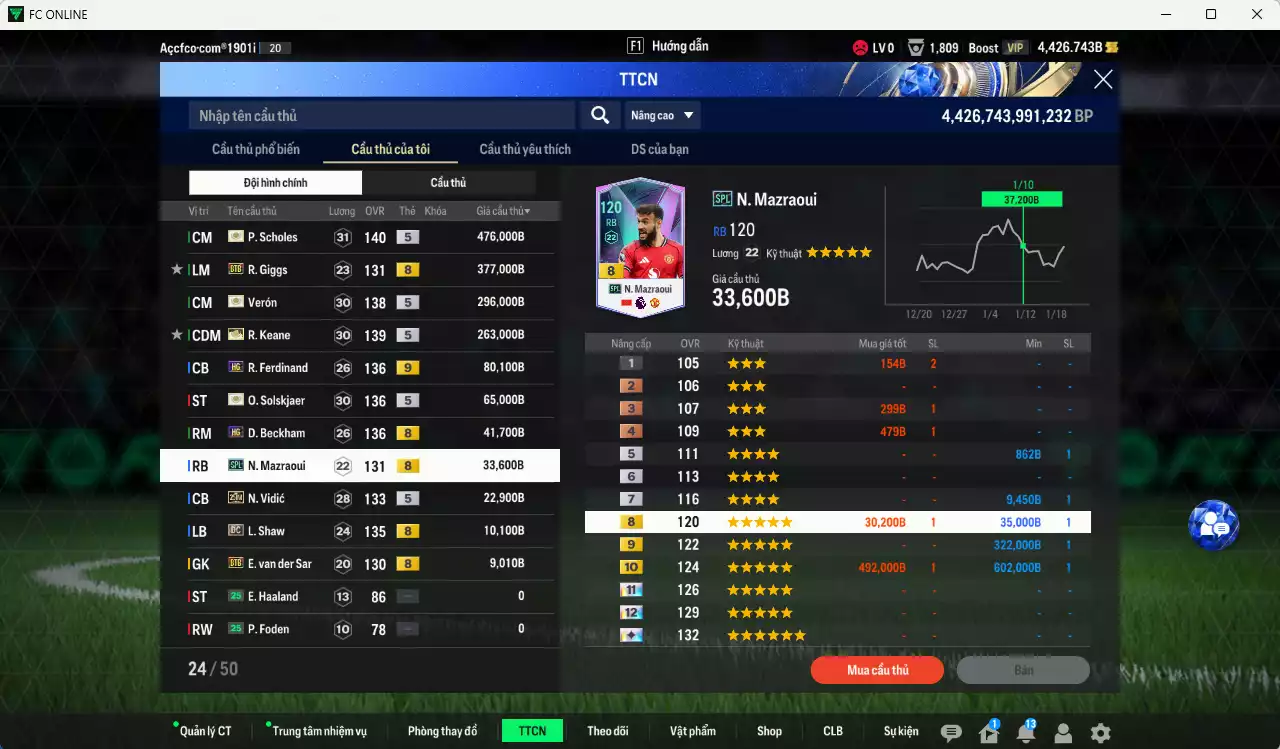Screen dimensions: 1280x749
Task: Switch to Cầu thủ phổ biến tab
Action: click(x=256, y=150)
